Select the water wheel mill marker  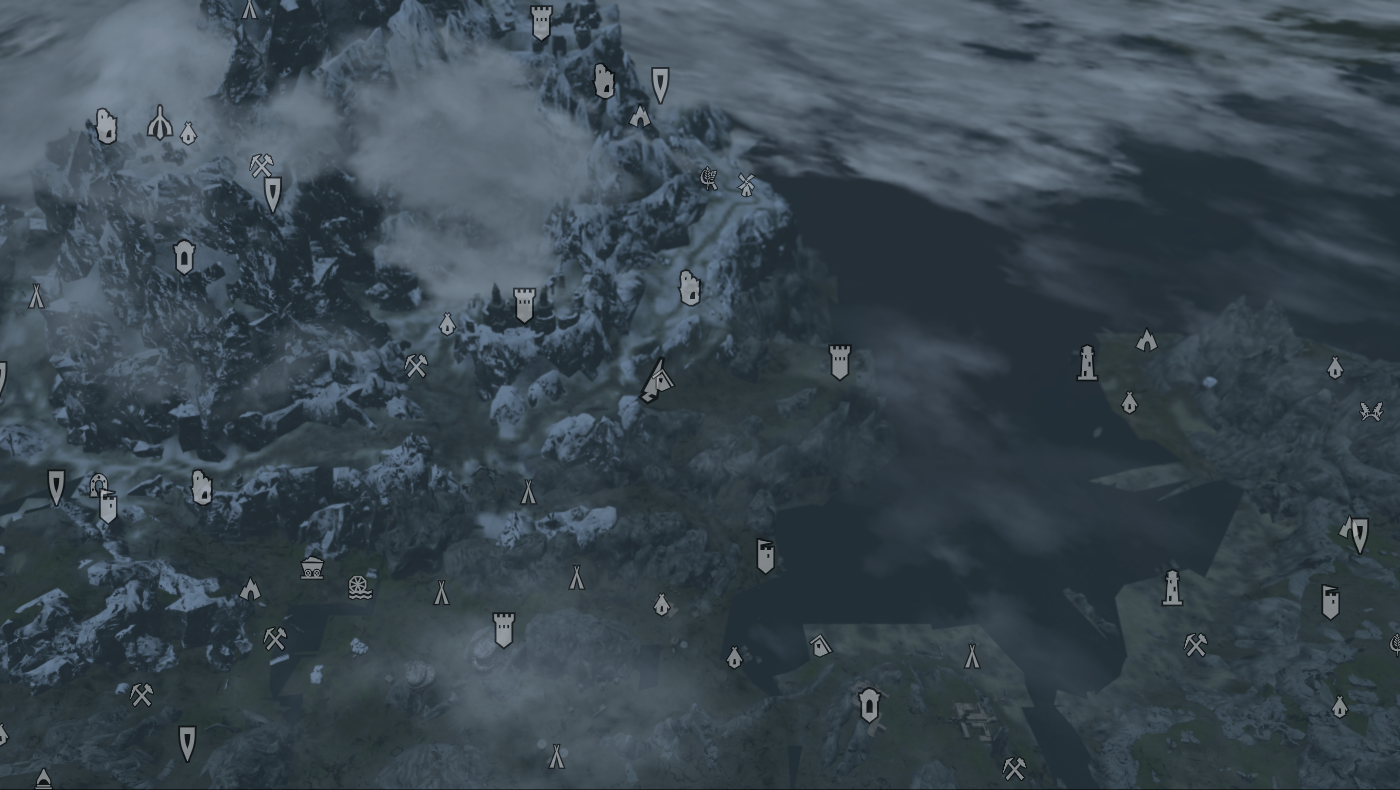pyautogui.click(x=360, y=586)
